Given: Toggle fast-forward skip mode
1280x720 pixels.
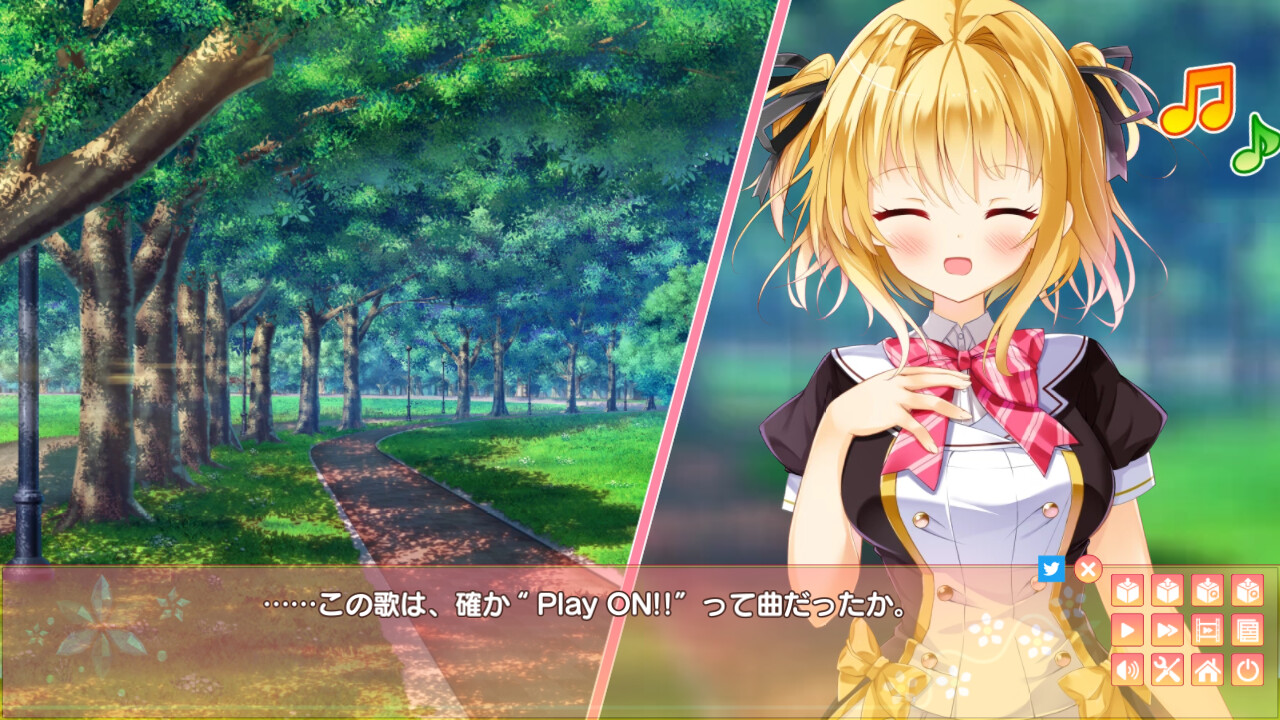Looking at the screenshot, I should [1167, 628].
